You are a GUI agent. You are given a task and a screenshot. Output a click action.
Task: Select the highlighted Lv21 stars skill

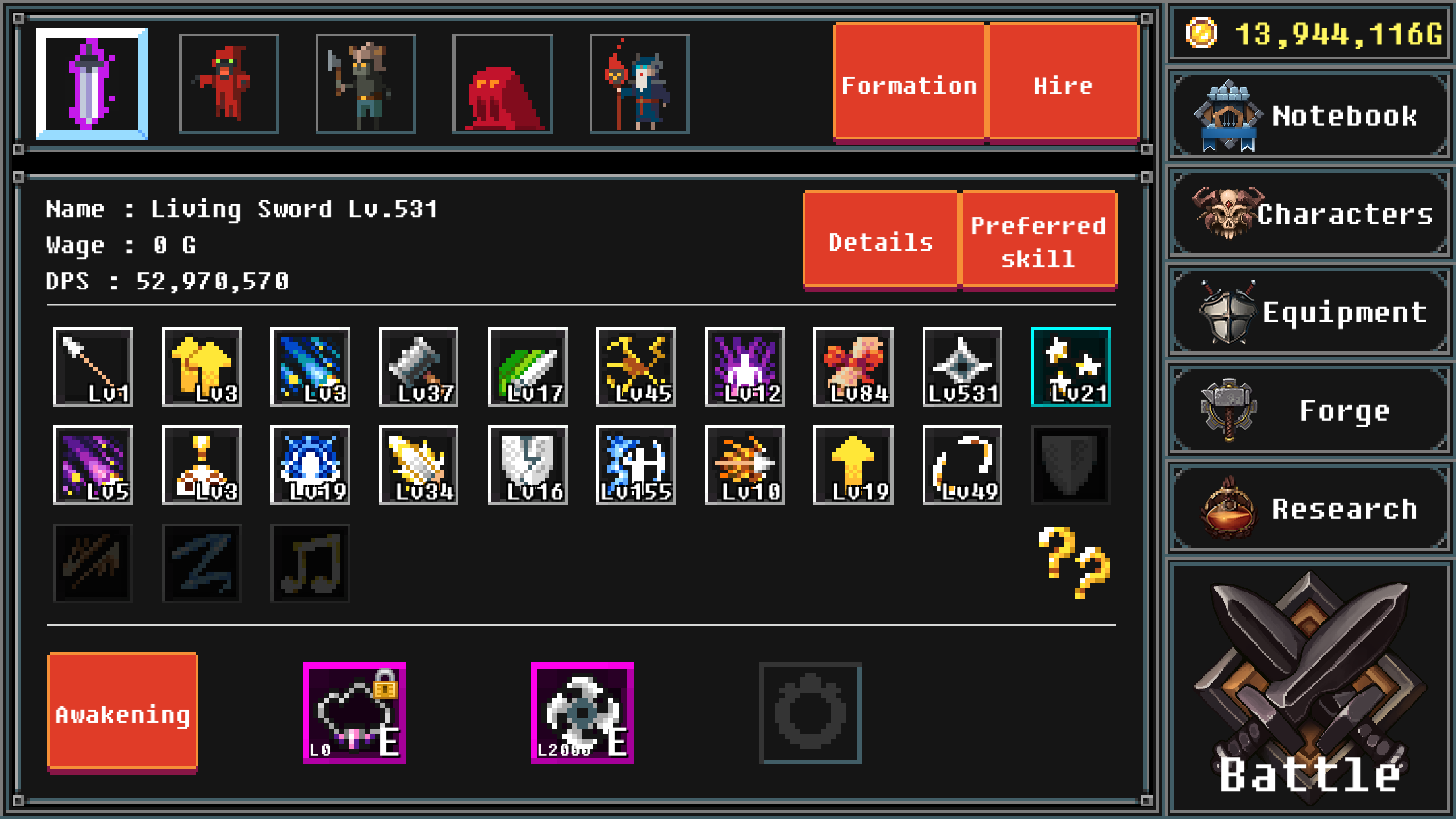(x=1071, y=367)
